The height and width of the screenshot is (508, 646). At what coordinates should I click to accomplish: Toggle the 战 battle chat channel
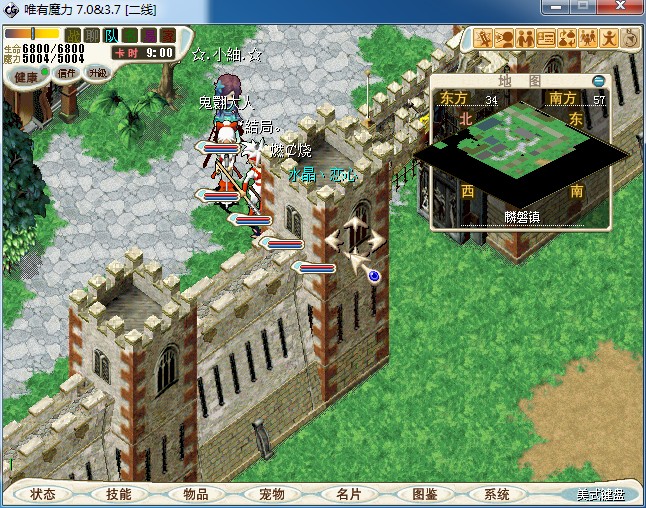point(73,36)
